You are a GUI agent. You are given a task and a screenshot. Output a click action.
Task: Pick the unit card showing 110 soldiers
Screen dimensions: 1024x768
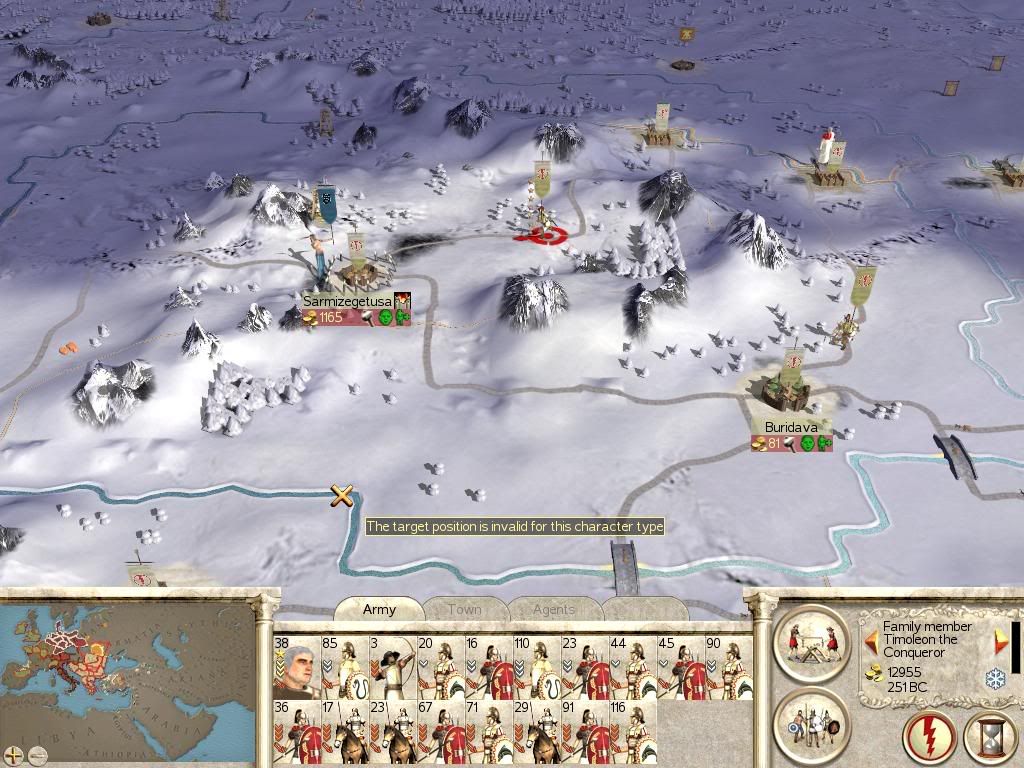535,667
